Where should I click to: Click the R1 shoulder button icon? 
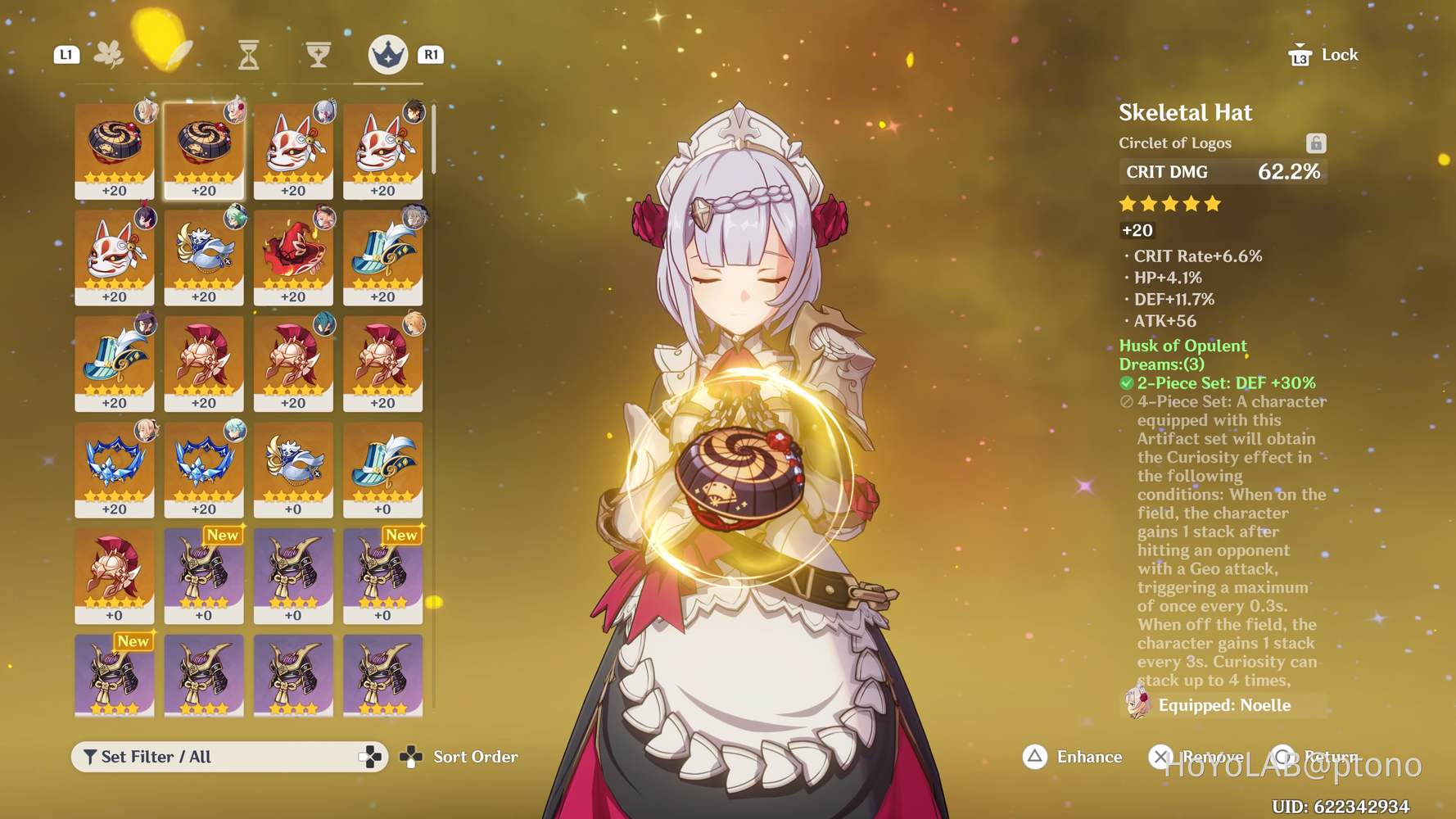pyautogui.click(x=432, y=54)
